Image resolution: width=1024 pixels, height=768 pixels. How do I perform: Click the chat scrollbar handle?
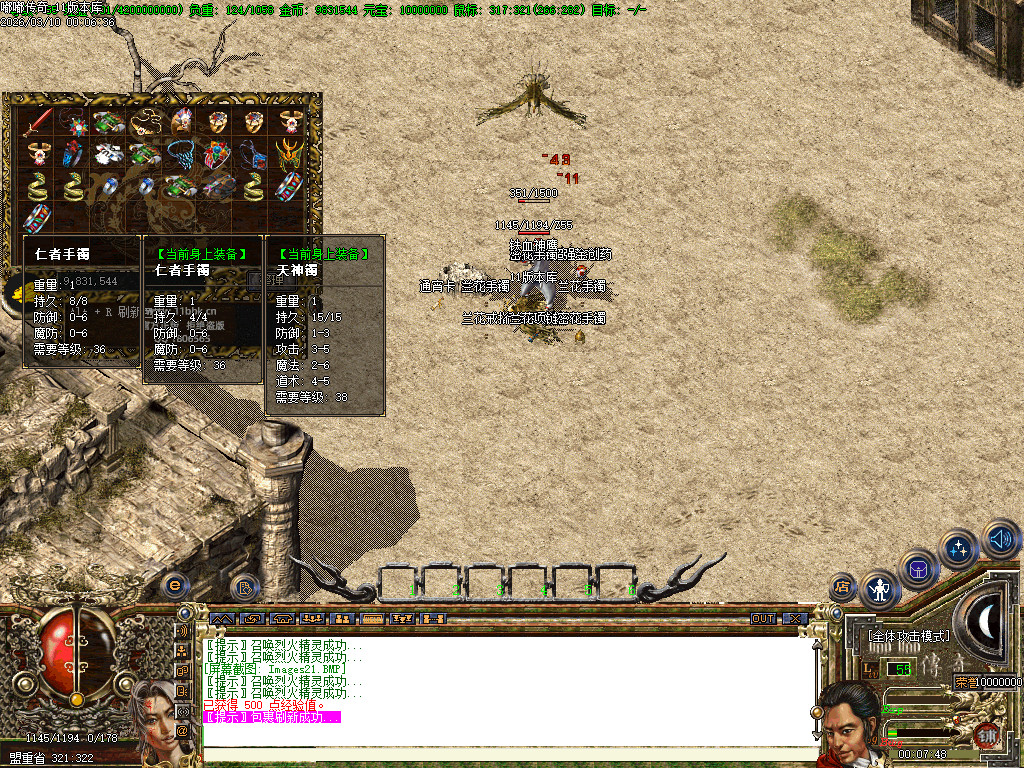pyautogui.click(x=816, y=712)
